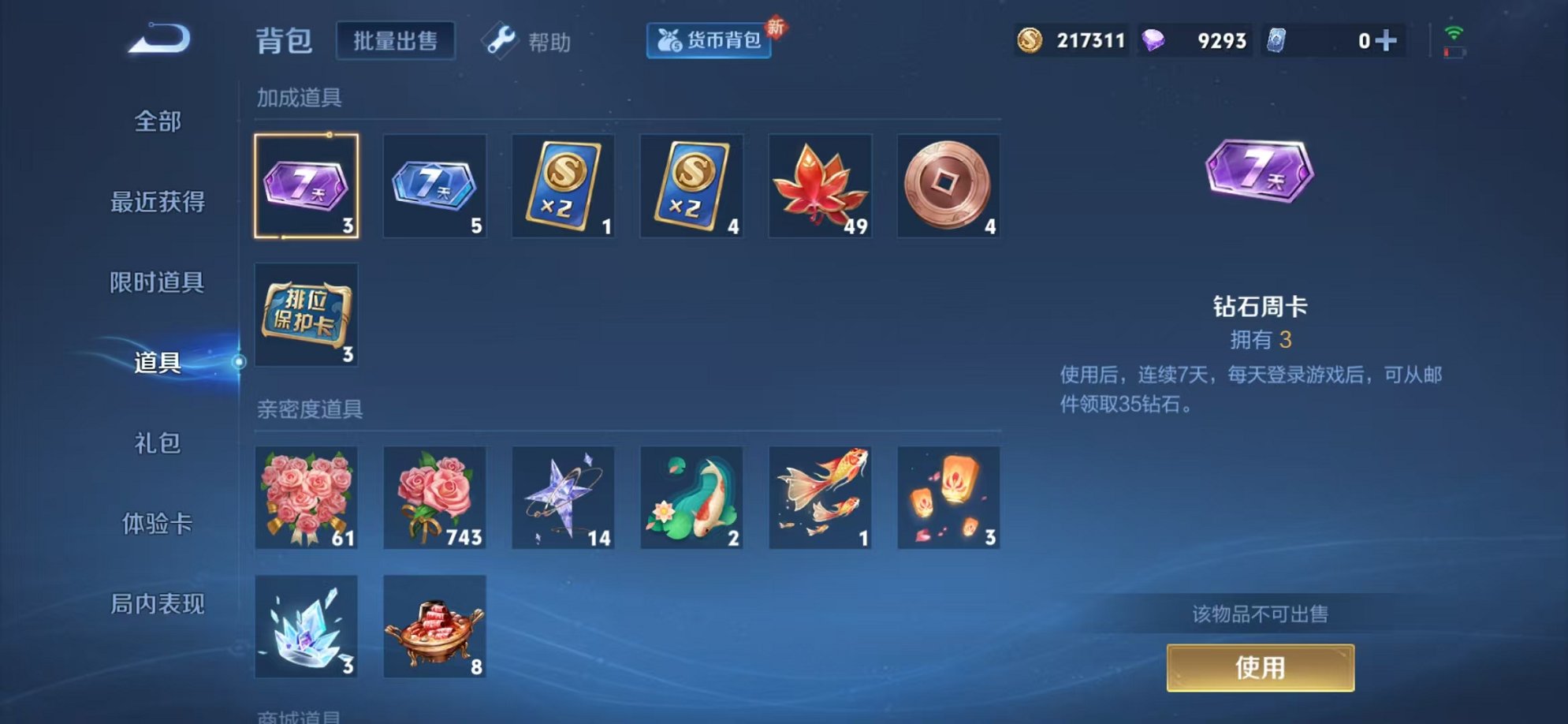Select the blue 7-day weekly card item

click(435, 185)
